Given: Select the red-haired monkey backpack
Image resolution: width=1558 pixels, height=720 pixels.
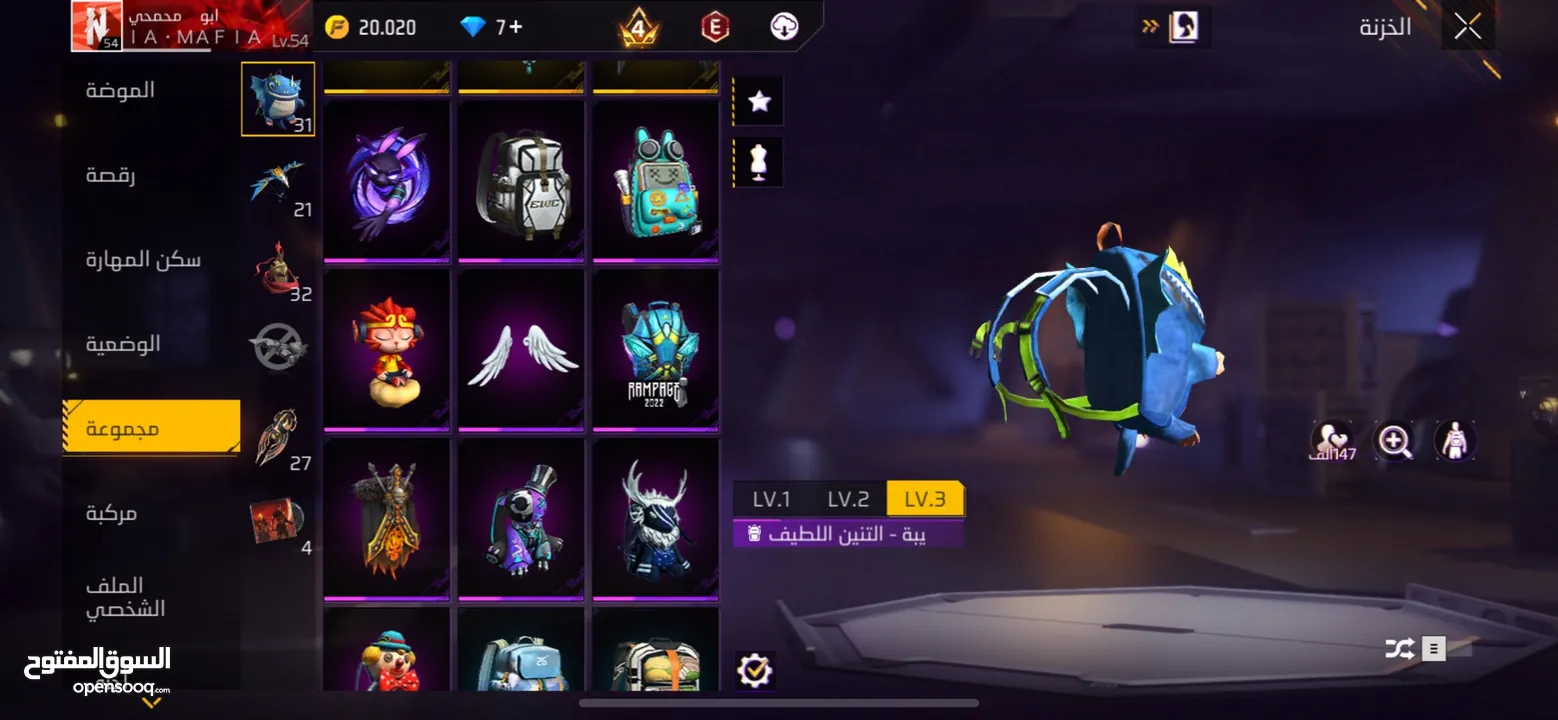Looking at the screenshot, I should (387, 351).
